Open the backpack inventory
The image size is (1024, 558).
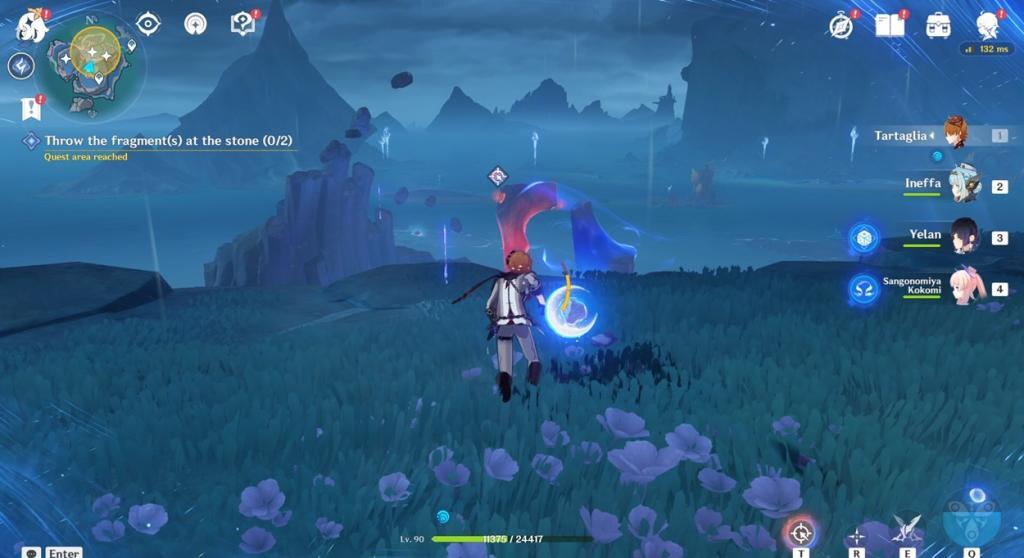tap(938, 26)
